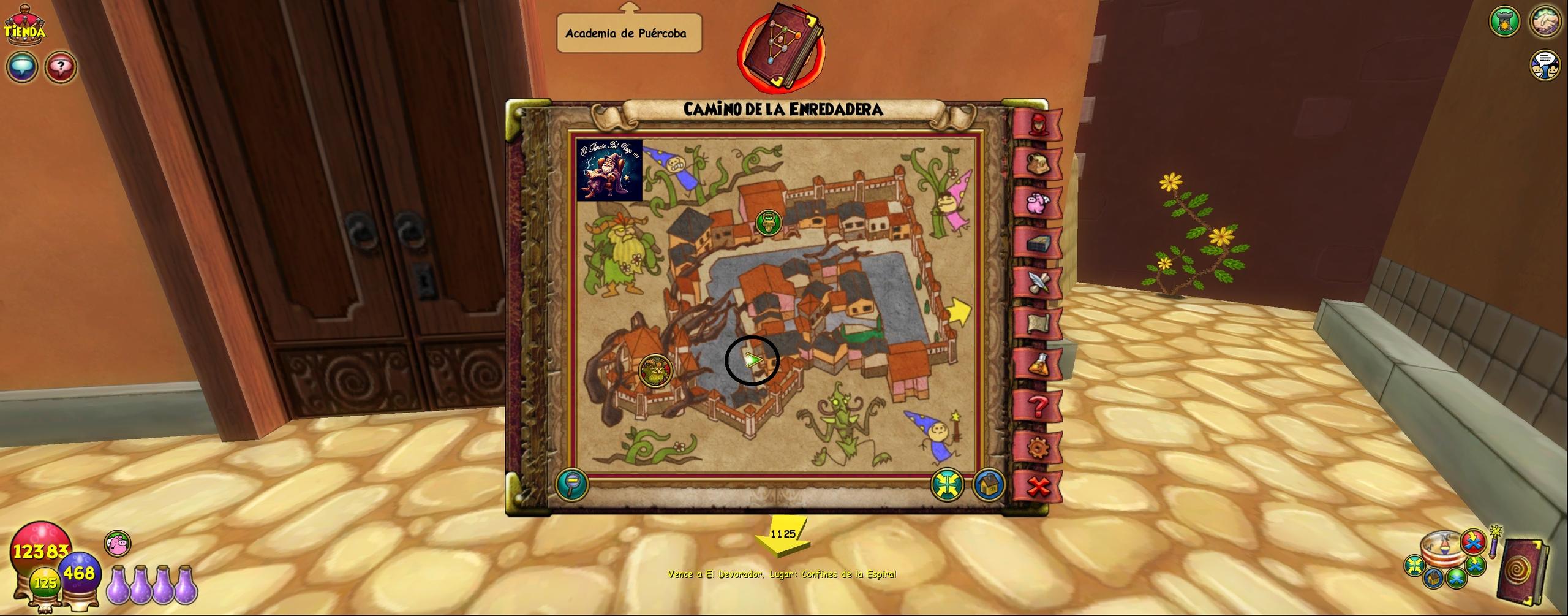Open the handshake friends icon
Screen dimensions: 1568x616
click(1545, 21)
